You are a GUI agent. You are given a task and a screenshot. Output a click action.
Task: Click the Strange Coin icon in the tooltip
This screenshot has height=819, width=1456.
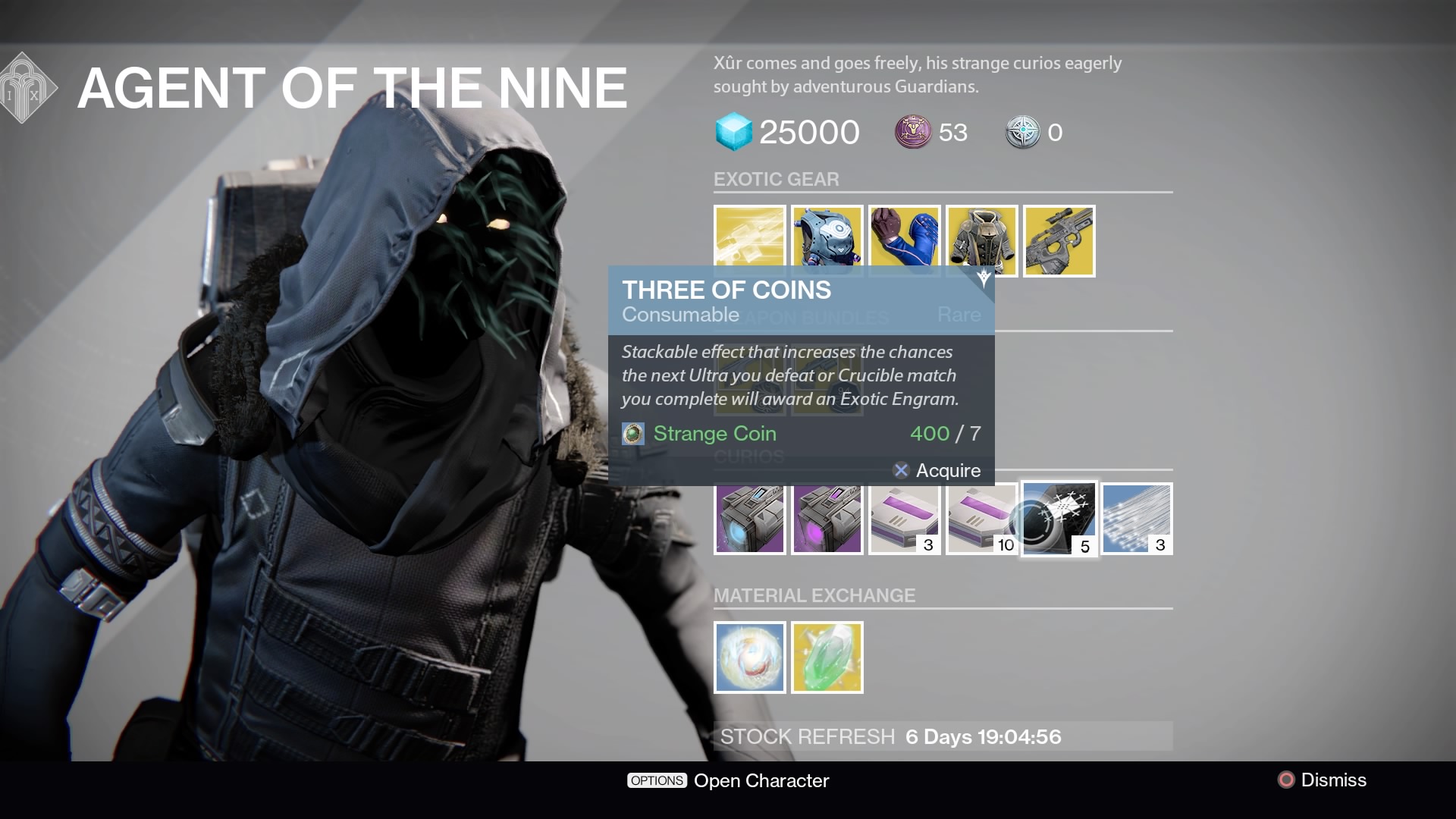(633, 434)
